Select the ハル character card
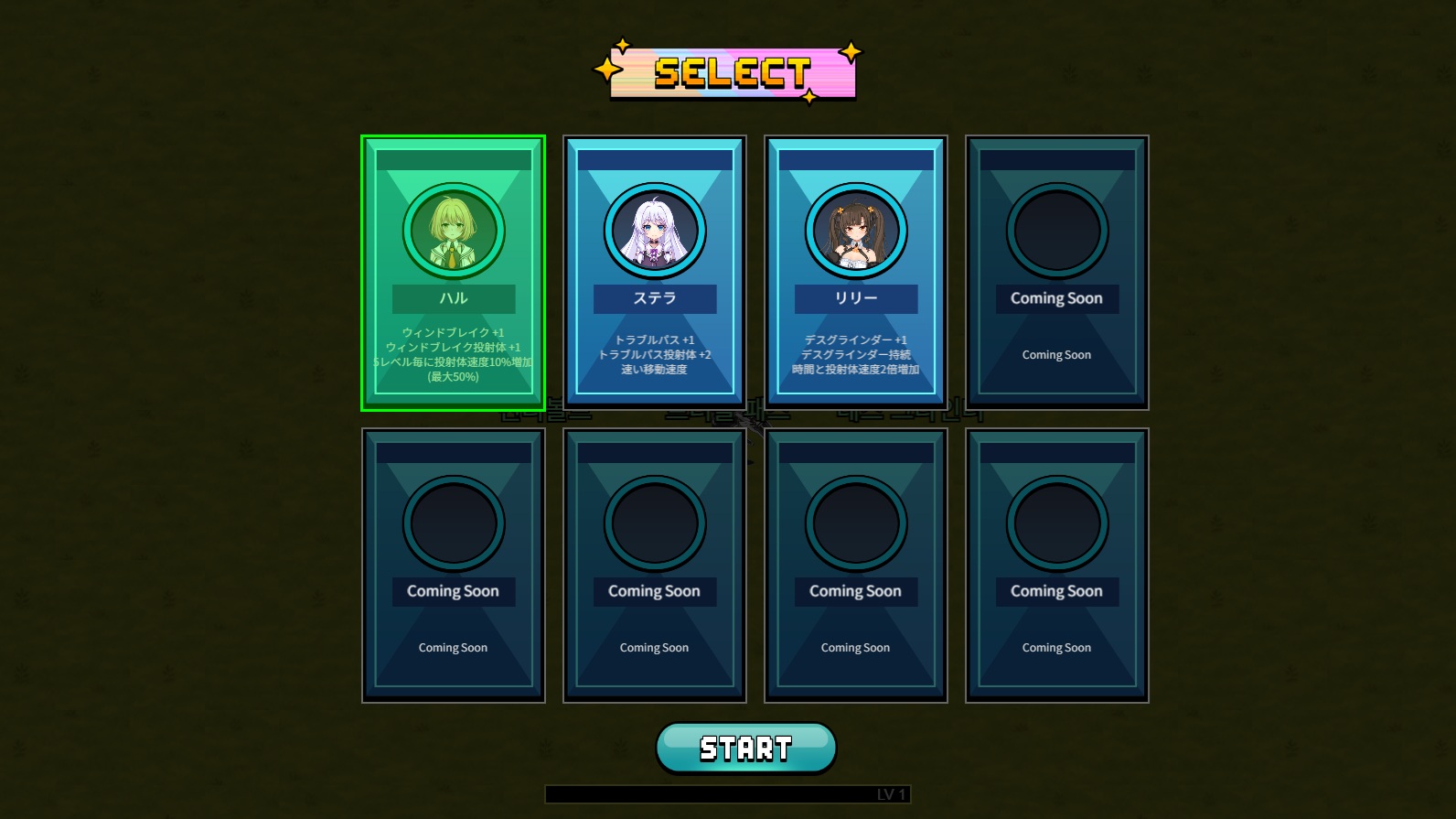 pos(453,273)
